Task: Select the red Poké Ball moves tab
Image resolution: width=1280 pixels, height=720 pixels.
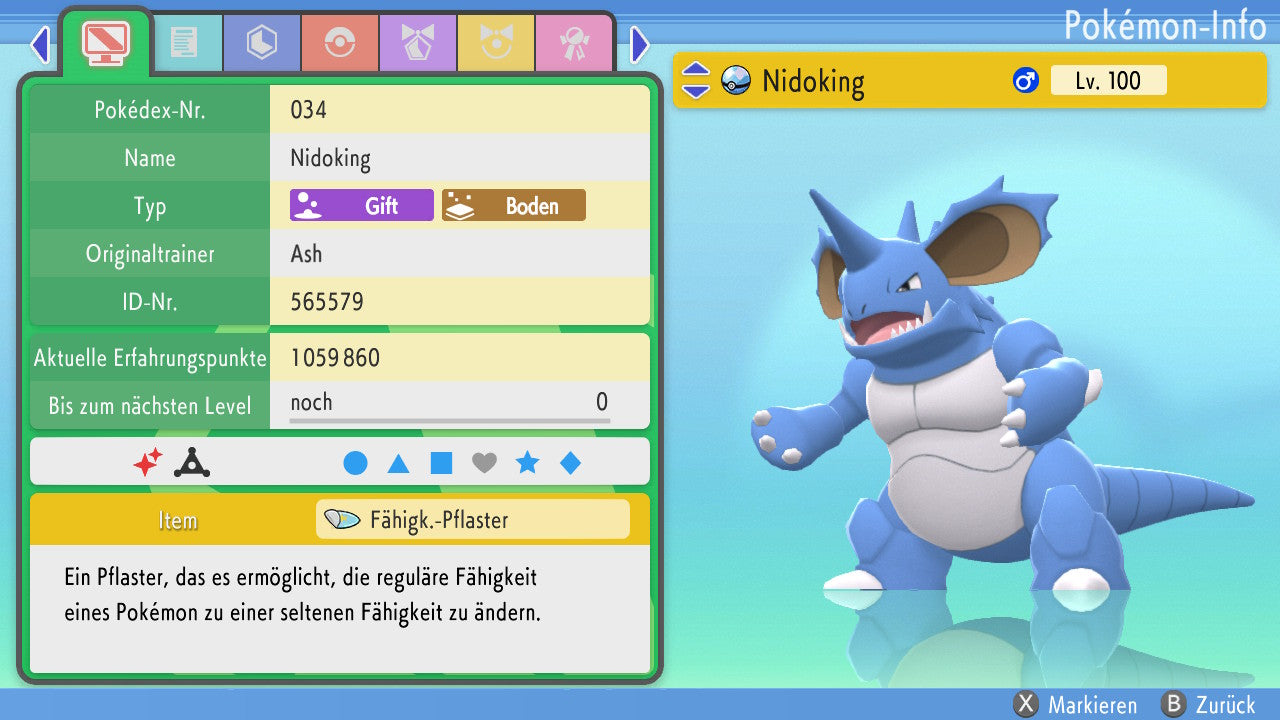Action: pyautogui.click(x=339, y=43)
